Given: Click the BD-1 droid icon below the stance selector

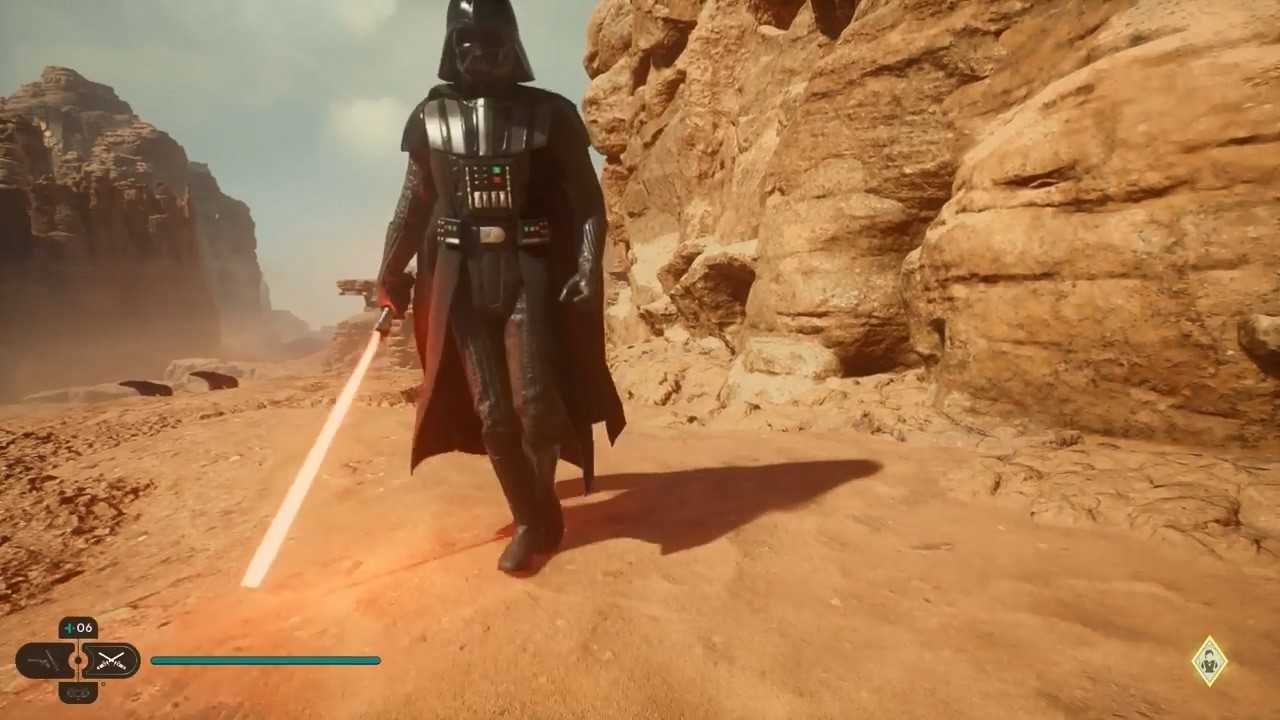Looking at the screenshot, I should [78, 694].
